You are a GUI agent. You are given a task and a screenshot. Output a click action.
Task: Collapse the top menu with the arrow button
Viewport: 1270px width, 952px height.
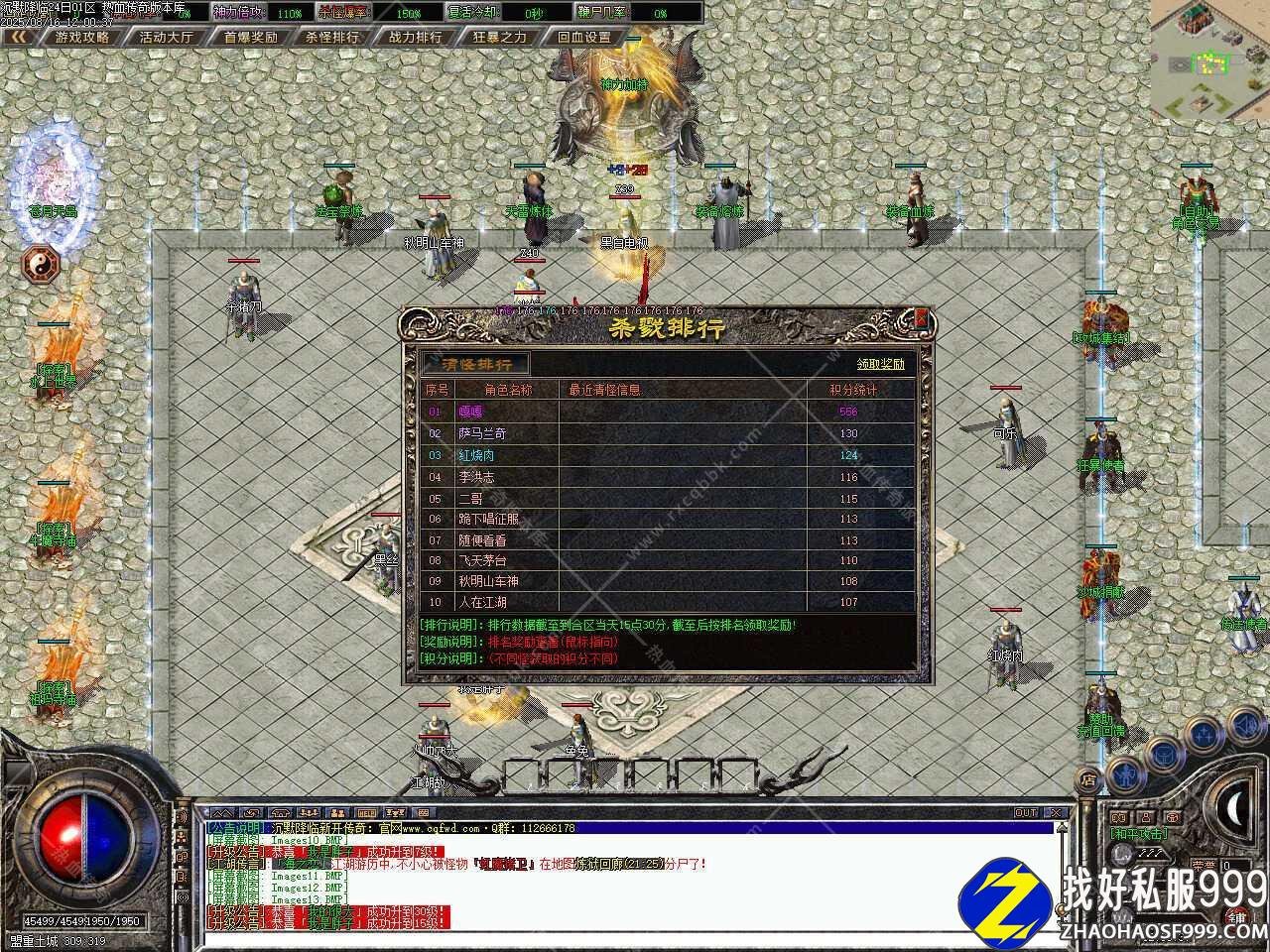click(18, 37)
